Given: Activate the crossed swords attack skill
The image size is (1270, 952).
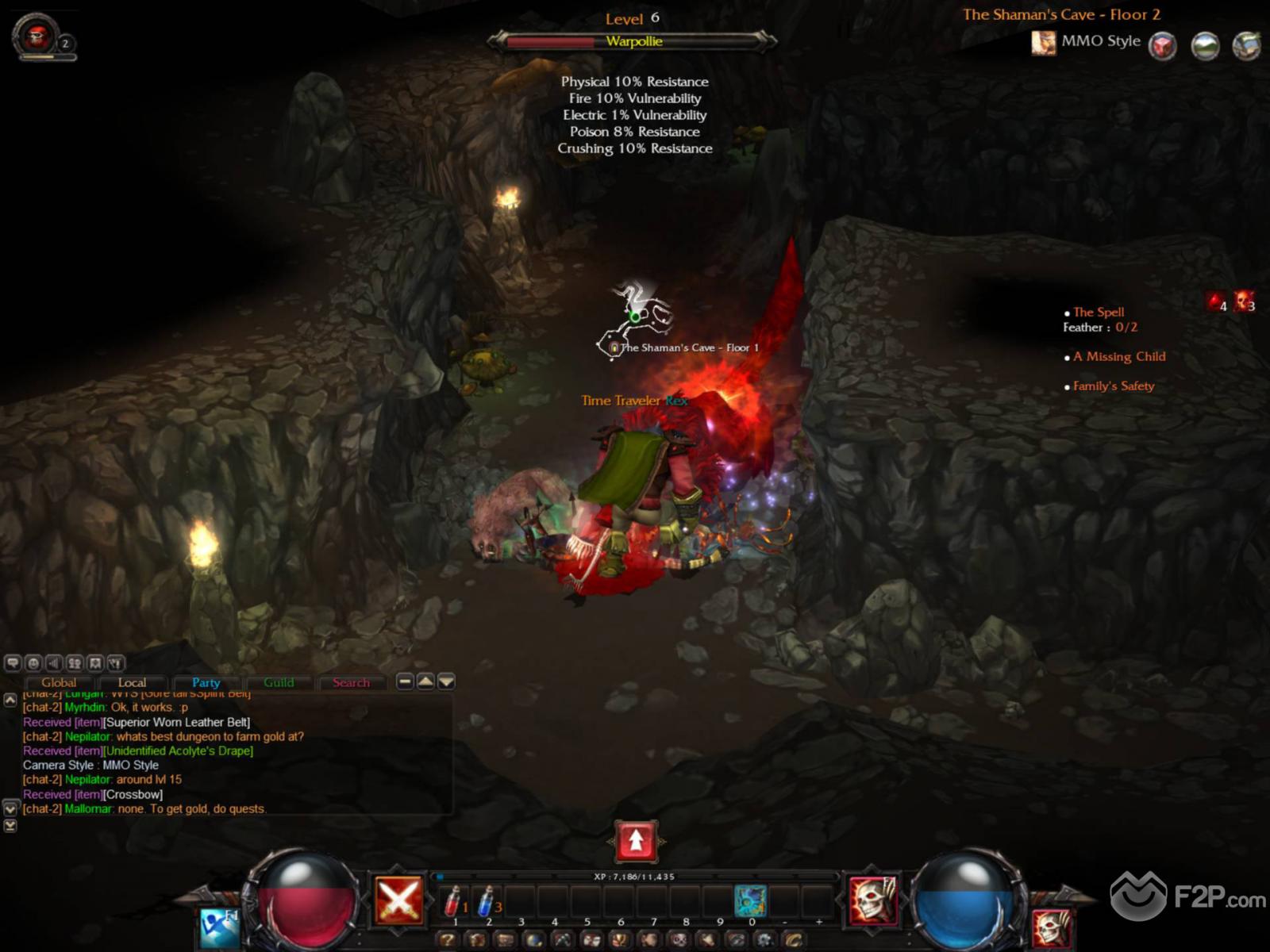Looking at the screenshot, I should 398,900.
